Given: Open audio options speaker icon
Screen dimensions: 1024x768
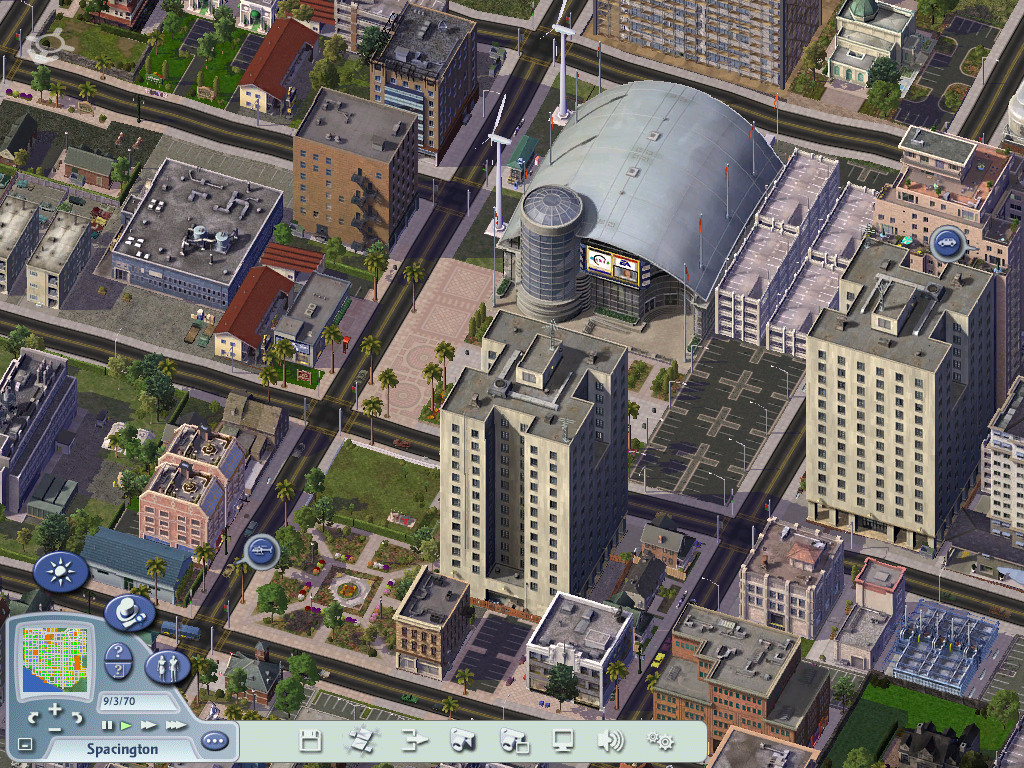Looking at the screenshot, I should 610,741.
